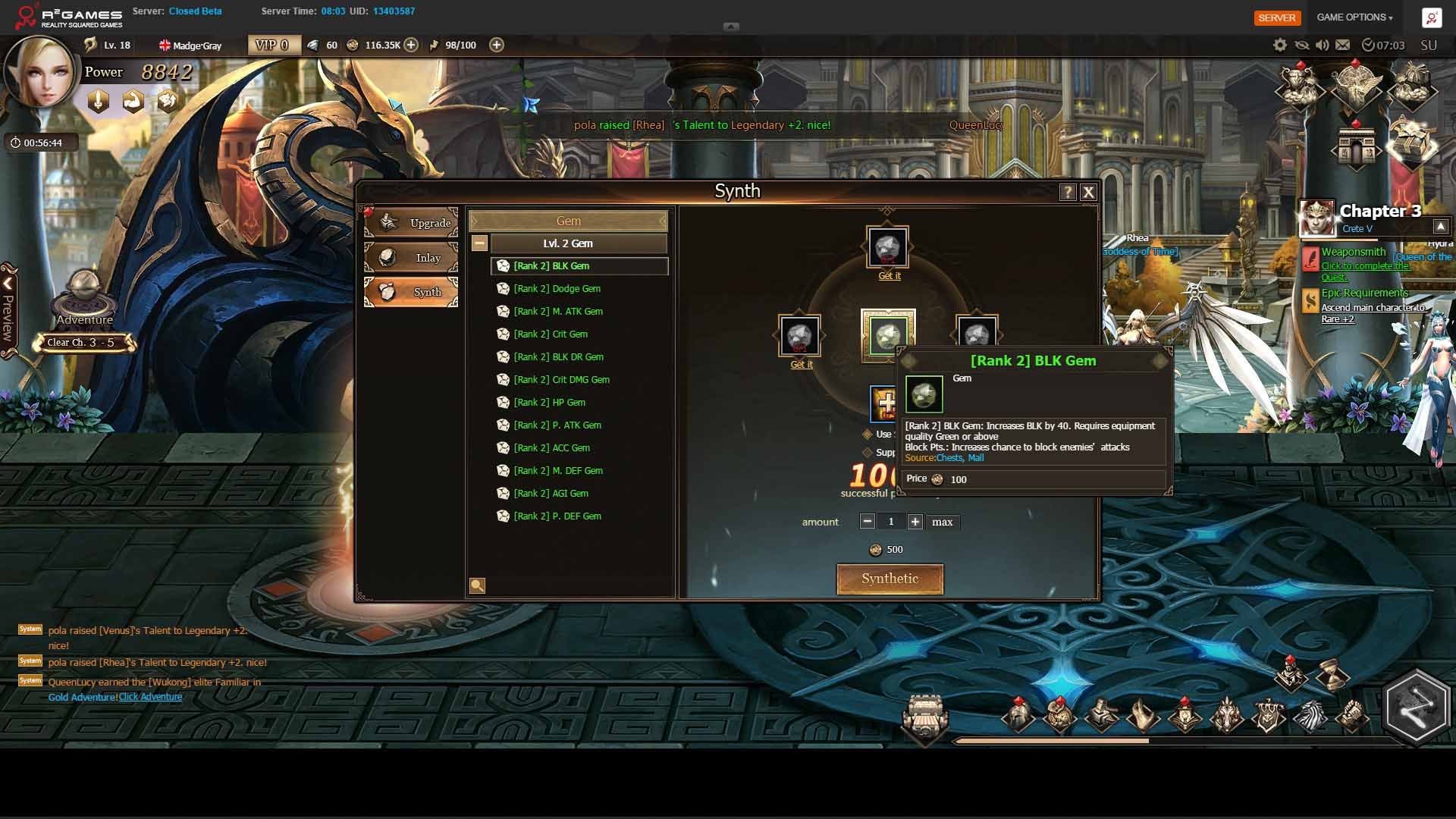Switch to the Upgrade tab
Viewport: 1456px width, 819px height.
[411, 223]
